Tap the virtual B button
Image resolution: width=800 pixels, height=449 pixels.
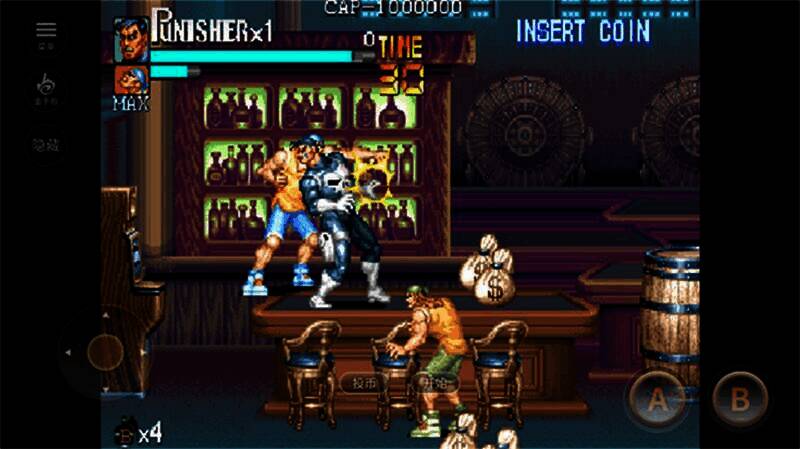coord(740,400)
